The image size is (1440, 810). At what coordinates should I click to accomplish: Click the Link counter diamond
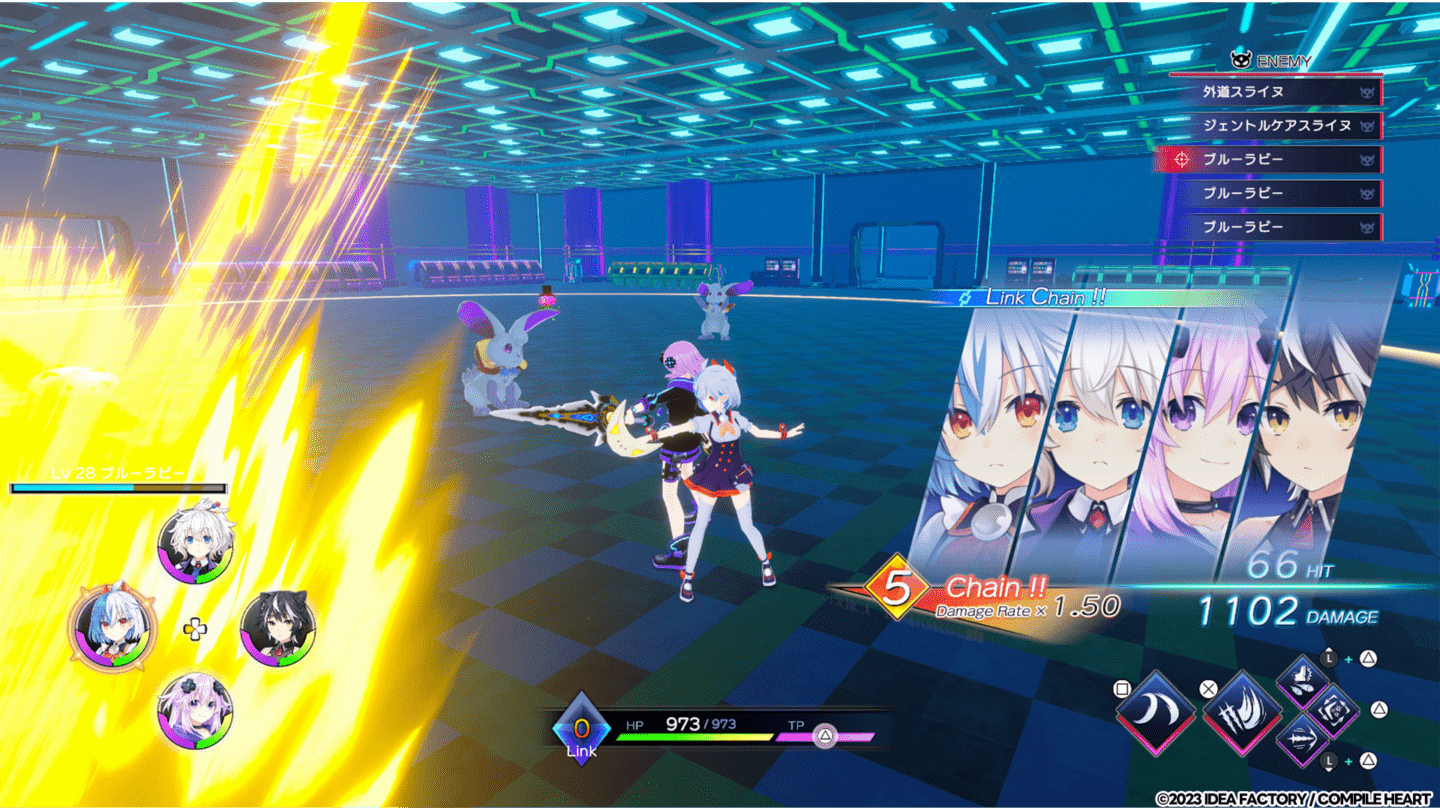pyautogui.click(x=580, y=728)
